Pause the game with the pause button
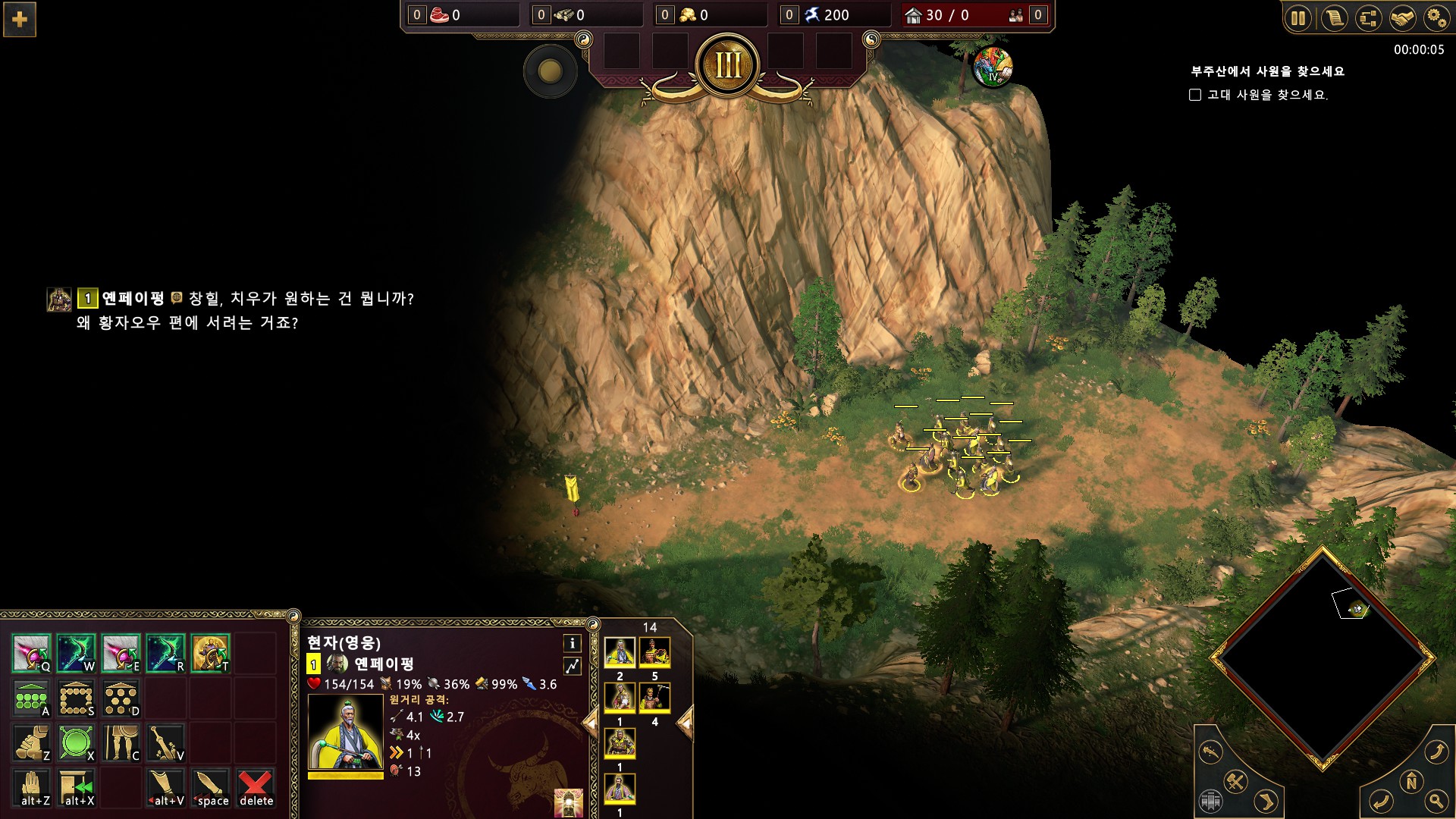 tap(1298, 18)
